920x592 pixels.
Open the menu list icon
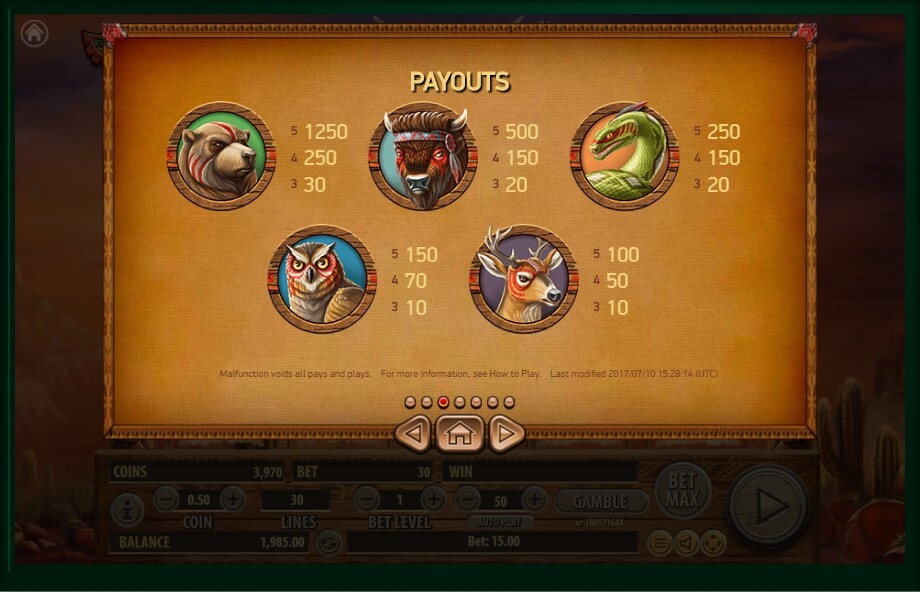(659, 543)
